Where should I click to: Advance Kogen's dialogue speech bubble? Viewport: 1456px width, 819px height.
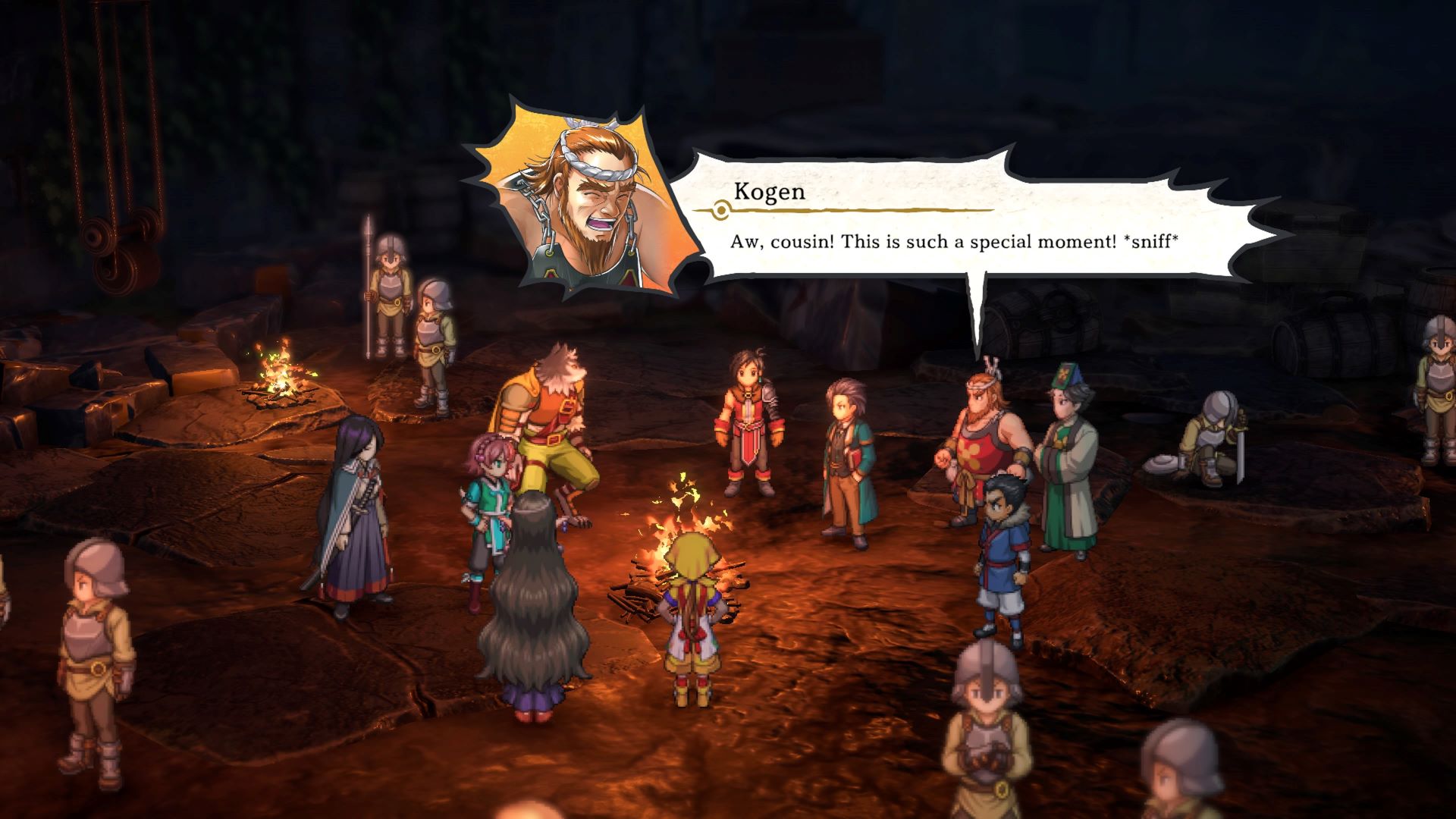pos(955,227)
